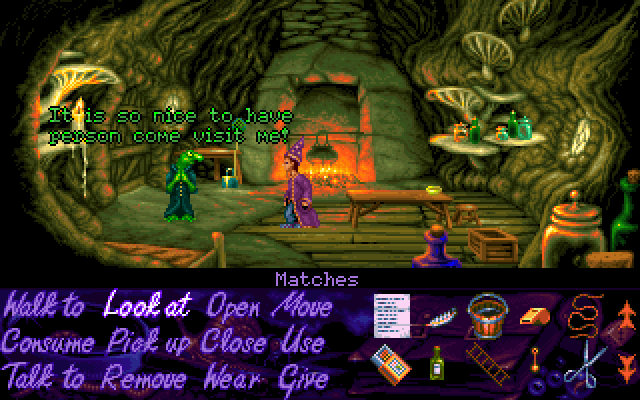This screenshot has height=400, width=640.
Task: Click the Close verb
Action: click(x=233, y=342)
